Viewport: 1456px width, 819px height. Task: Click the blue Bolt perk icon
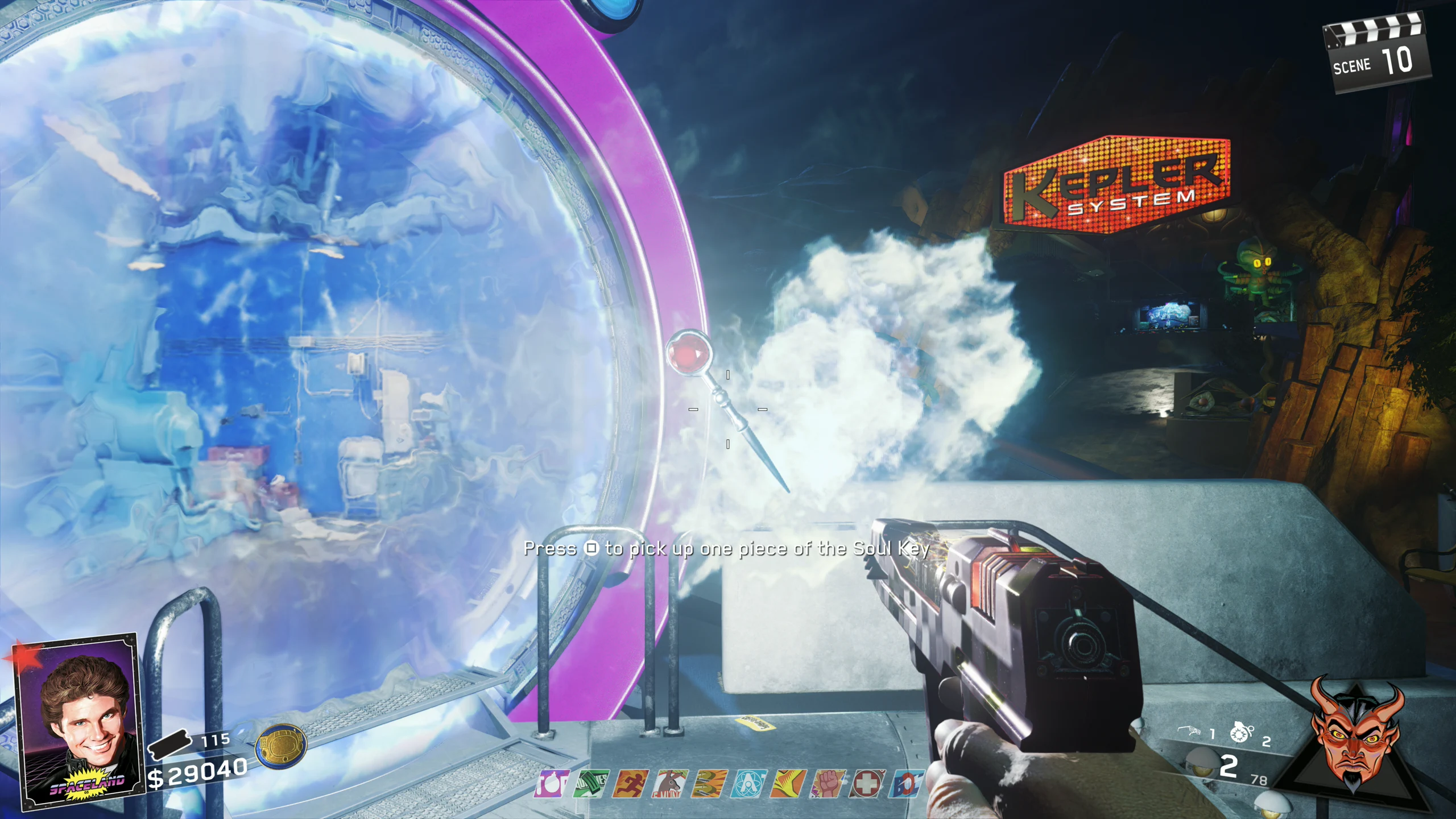(905, 784)
